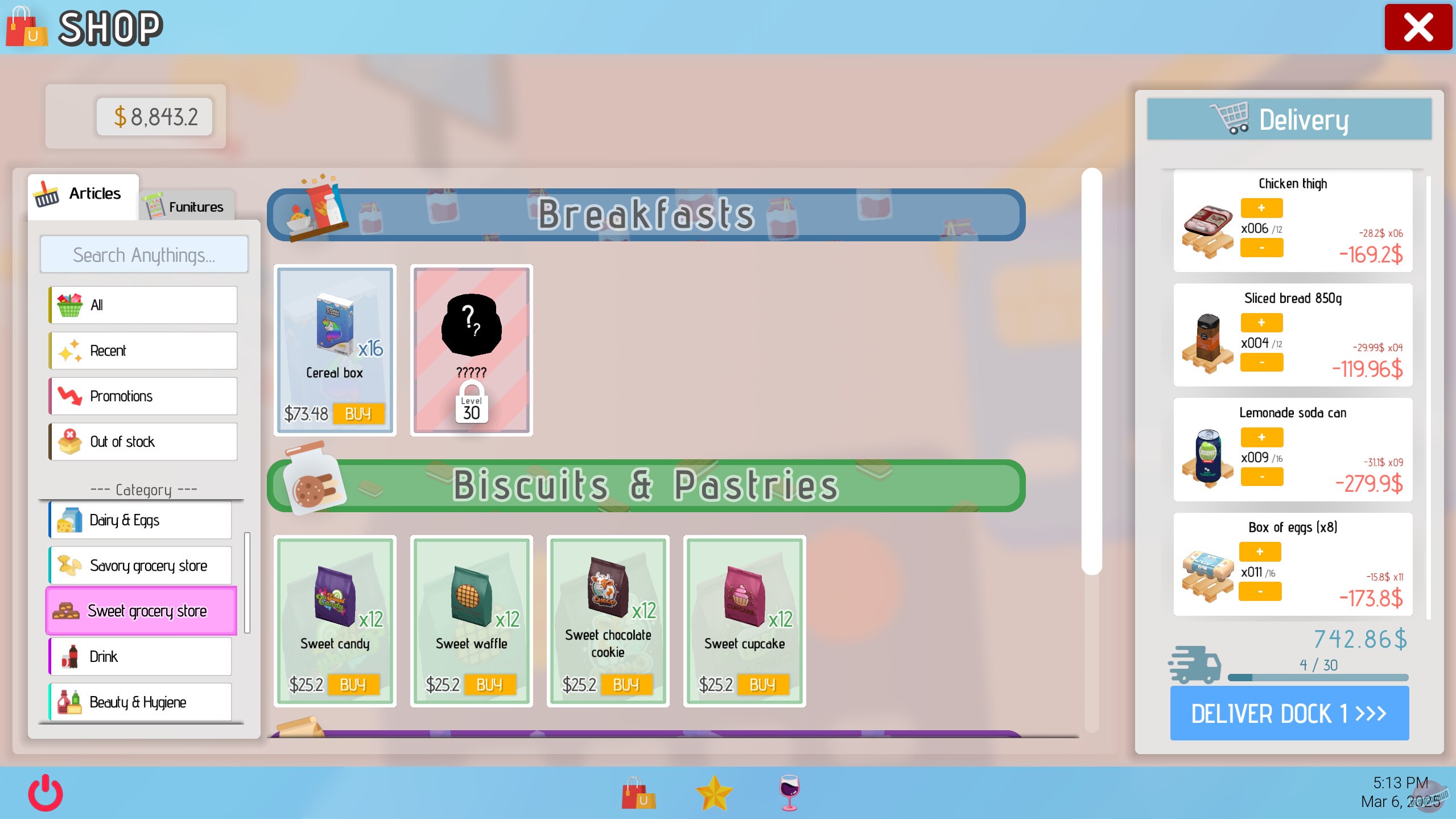This screenshot has width=1456, height=819.
Task: Buy the Cereal box for $73.48
Action: [x=360, y=414]
